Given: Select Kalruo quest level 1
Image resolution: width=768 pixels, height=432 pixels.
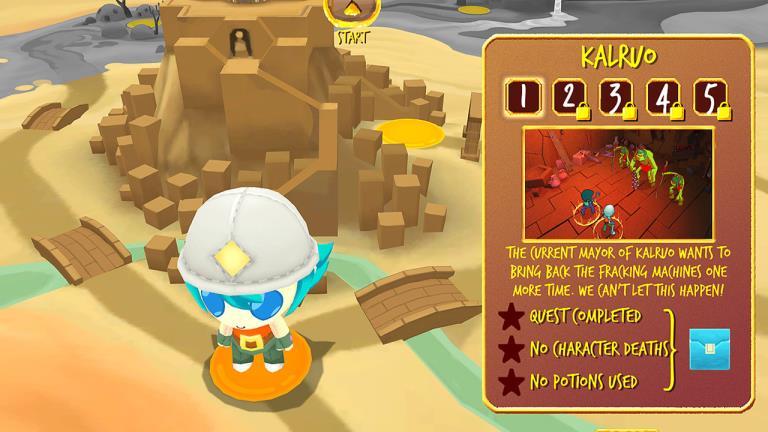Looking at the screenshot, I should click(524, 96).
